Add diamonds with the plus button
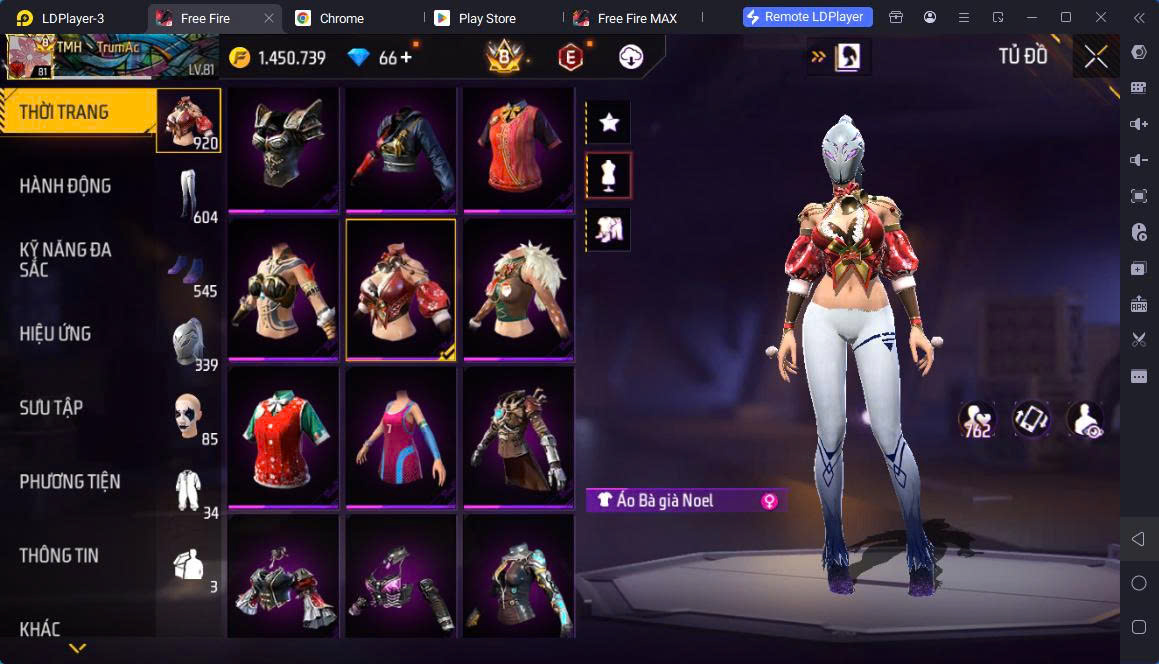This screenshot has width=1159, height=664. coord(406,58)
